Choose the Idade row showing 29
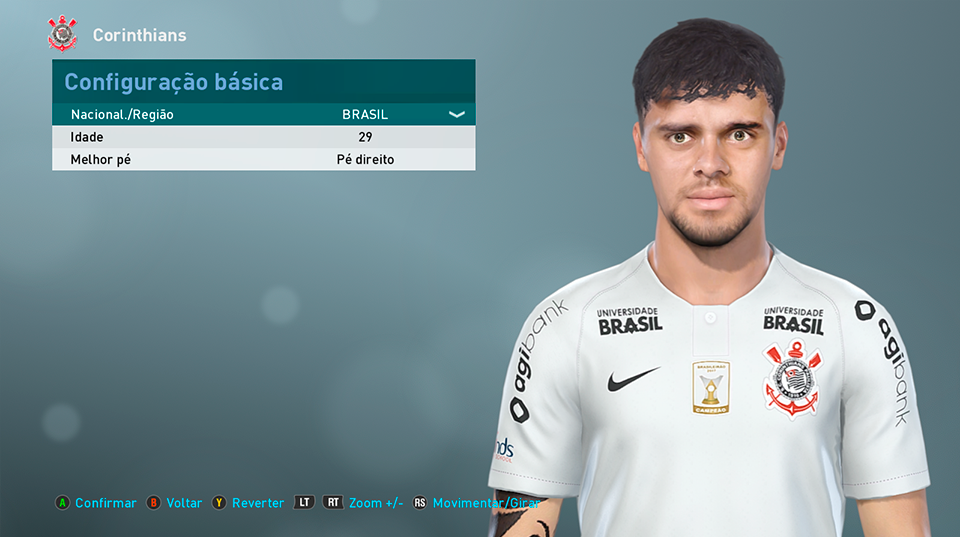The width and height of the screenshot is (960, 537). 263,137
